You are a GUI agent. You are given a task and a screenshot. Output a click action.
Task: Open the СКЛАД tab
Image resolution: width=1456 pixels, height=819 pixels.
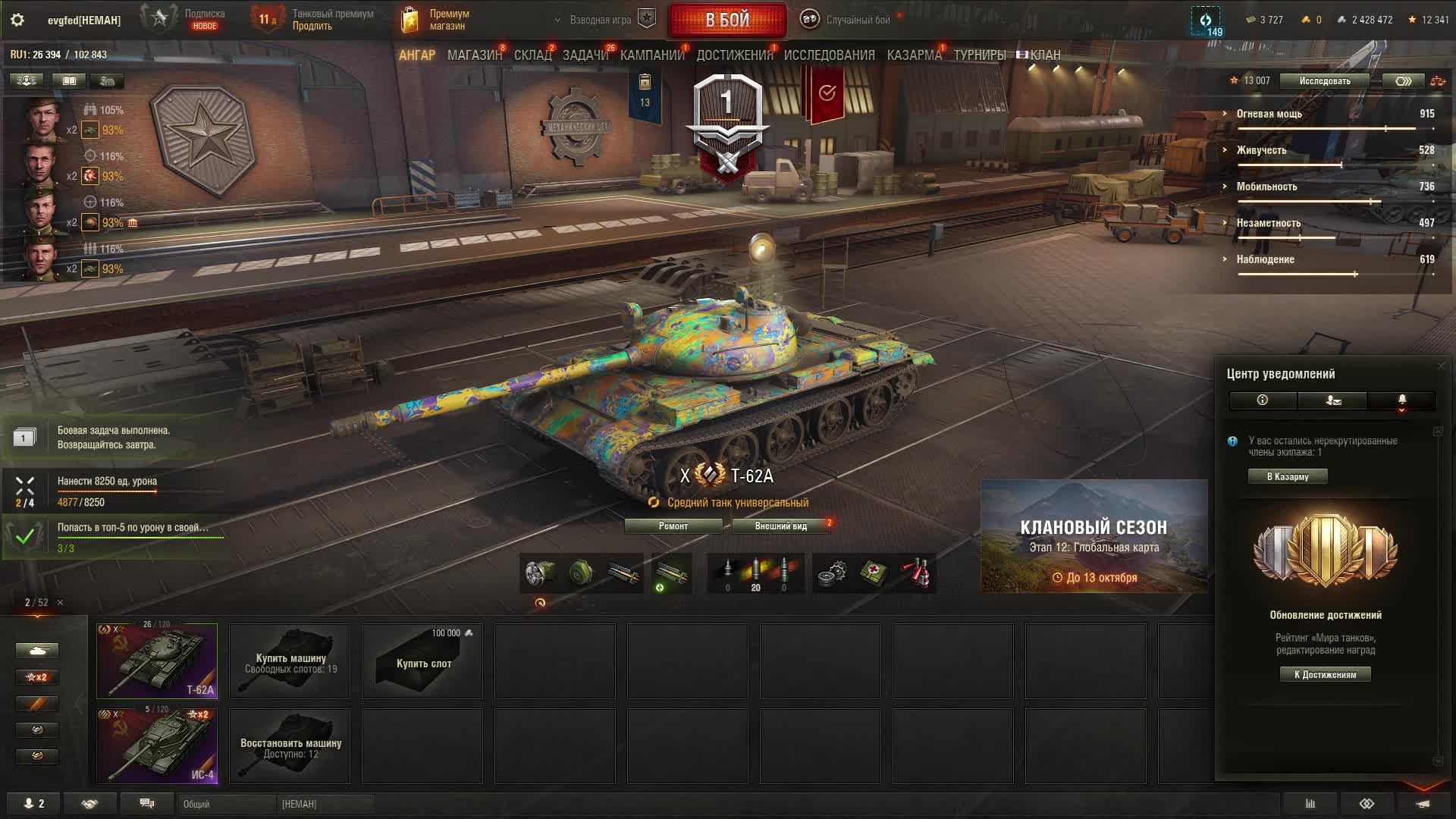(532, 55)
